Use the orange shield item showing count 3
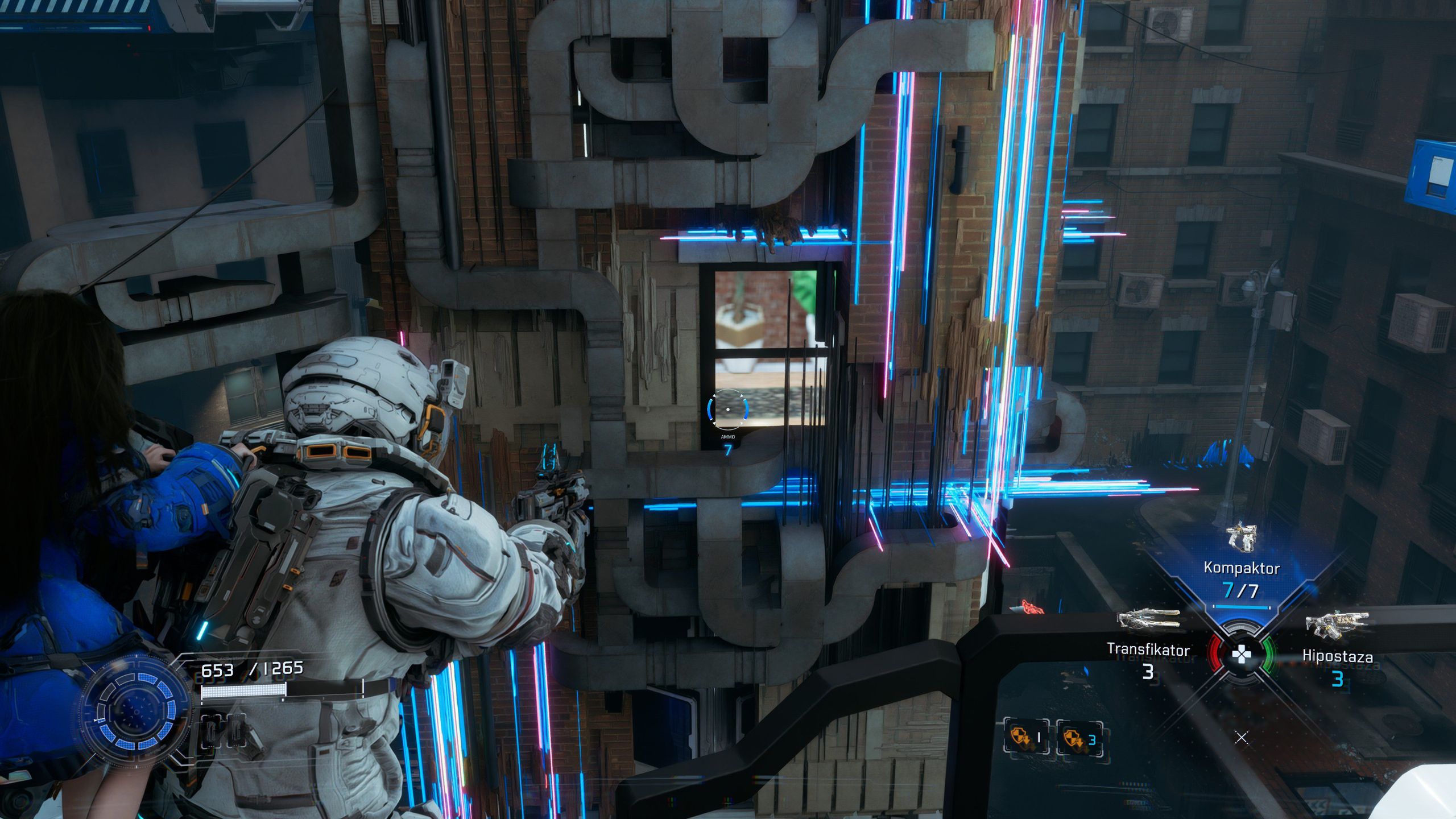The image size is (1456, 819). (1079, 739)
